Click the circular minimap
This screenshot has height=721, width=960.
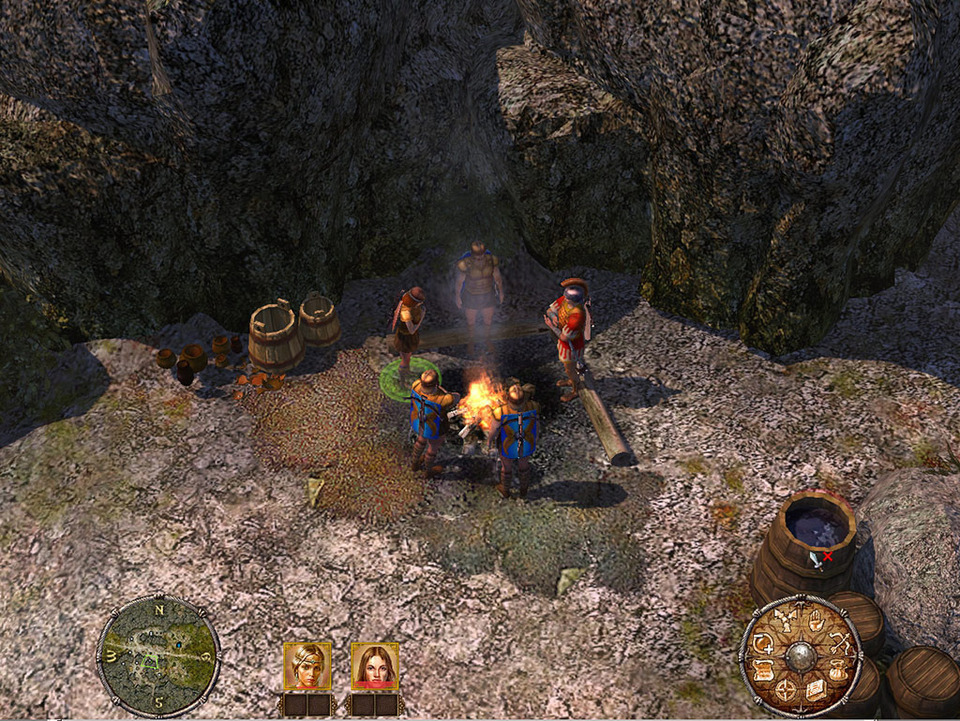pos(158,655)
